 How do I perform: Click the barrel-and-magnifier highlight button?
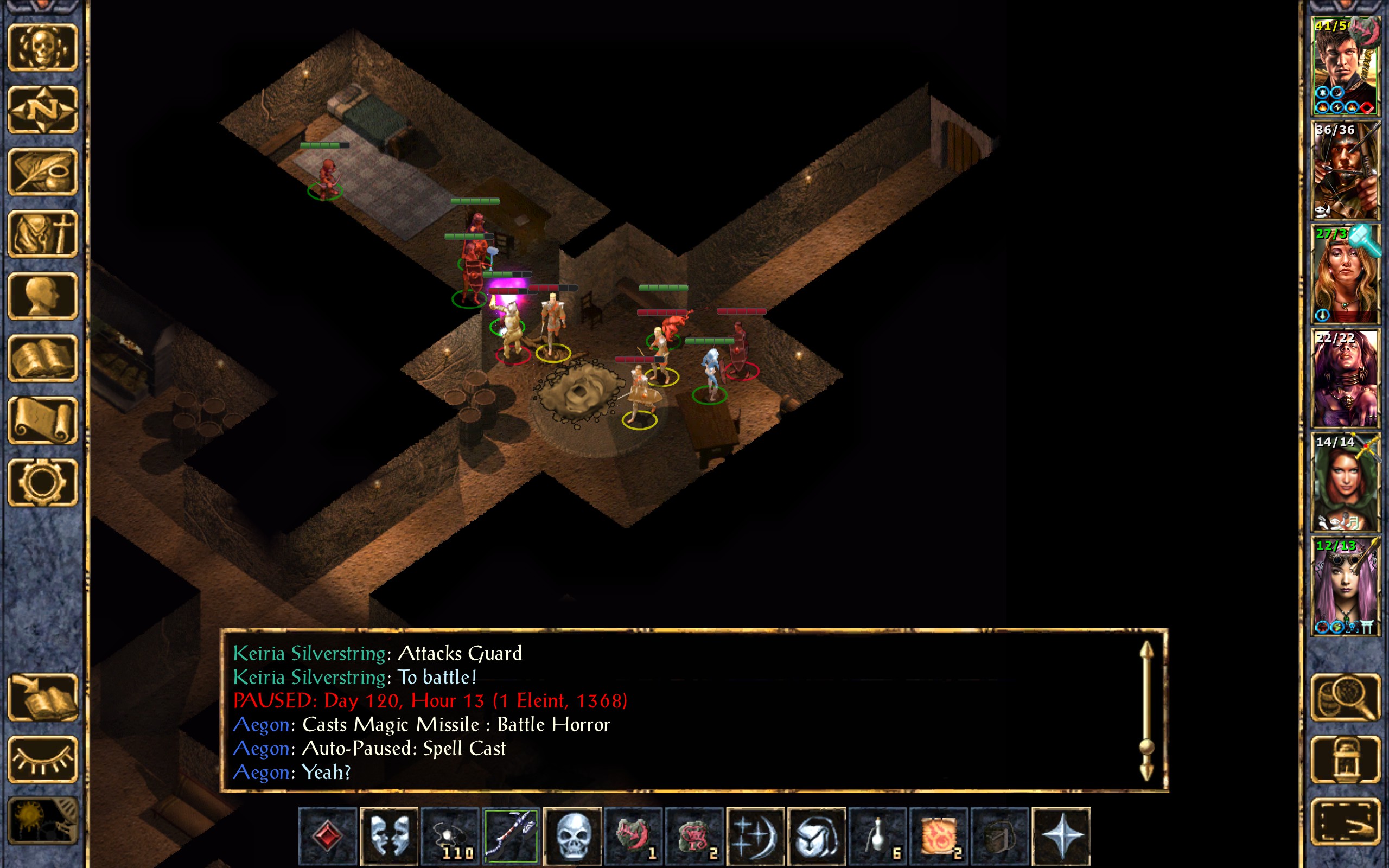point(1345,697)
